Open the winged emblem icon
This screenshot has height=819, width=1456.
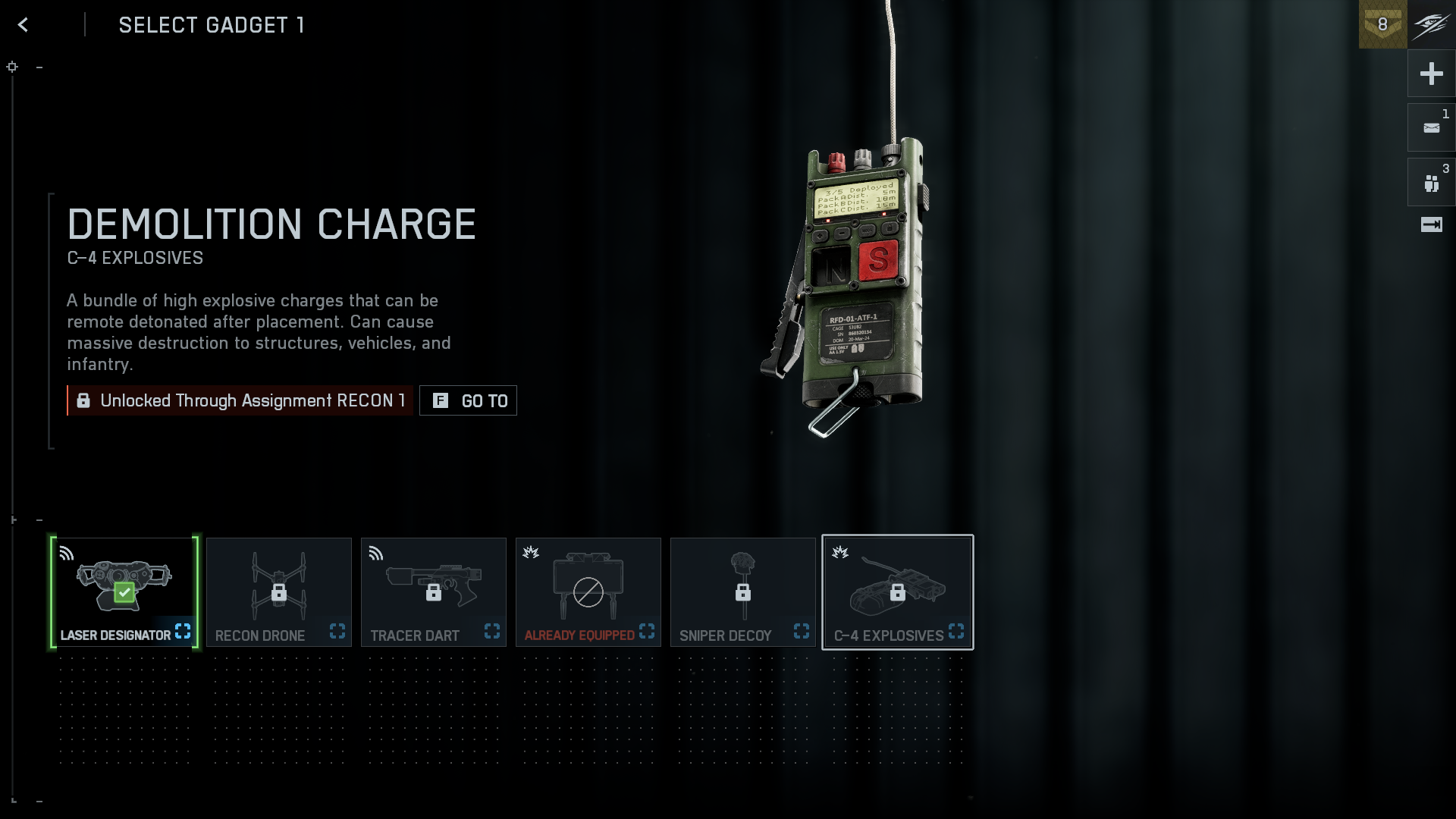1431,24
